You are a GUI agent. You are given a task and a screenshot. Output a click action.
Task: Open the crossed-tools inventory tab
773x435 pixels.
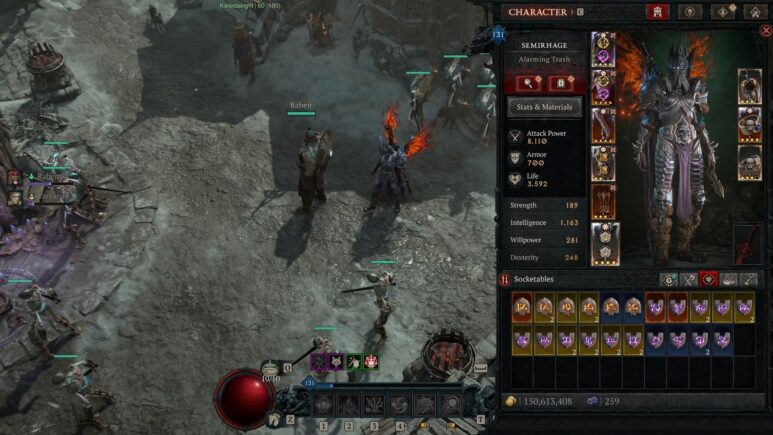point(689,281)
